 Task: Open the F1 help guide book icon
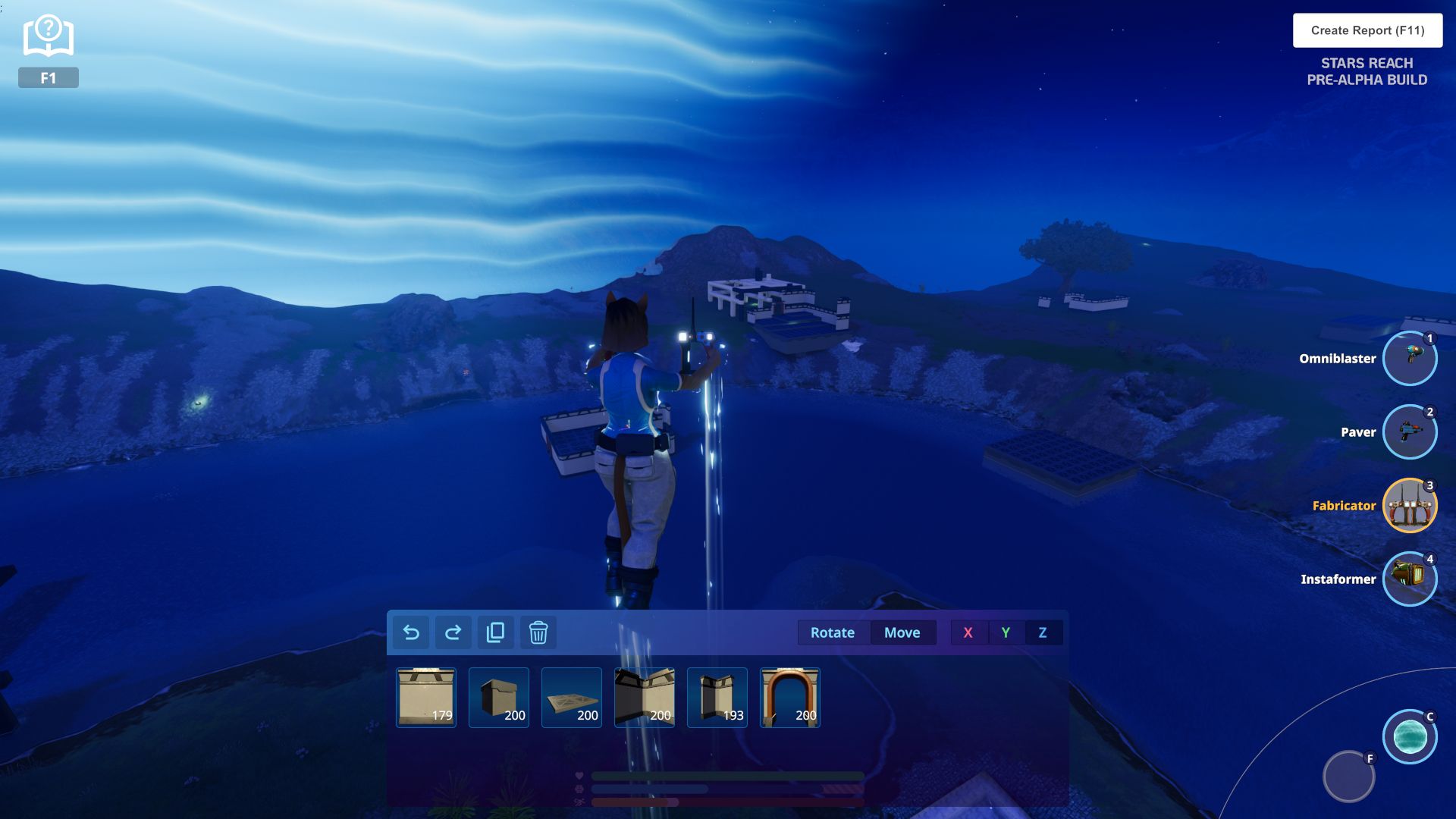pyautogui.click(x=48, y=38)
